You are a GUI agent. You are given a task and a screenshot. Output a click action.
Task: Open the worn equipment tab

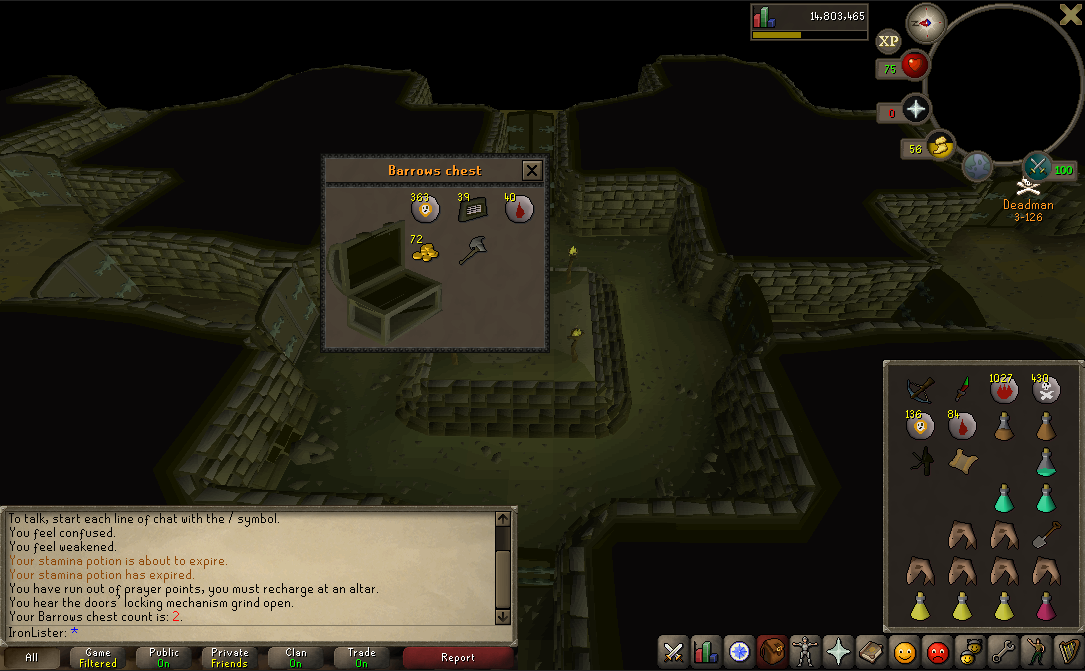(x=805, y=652)
